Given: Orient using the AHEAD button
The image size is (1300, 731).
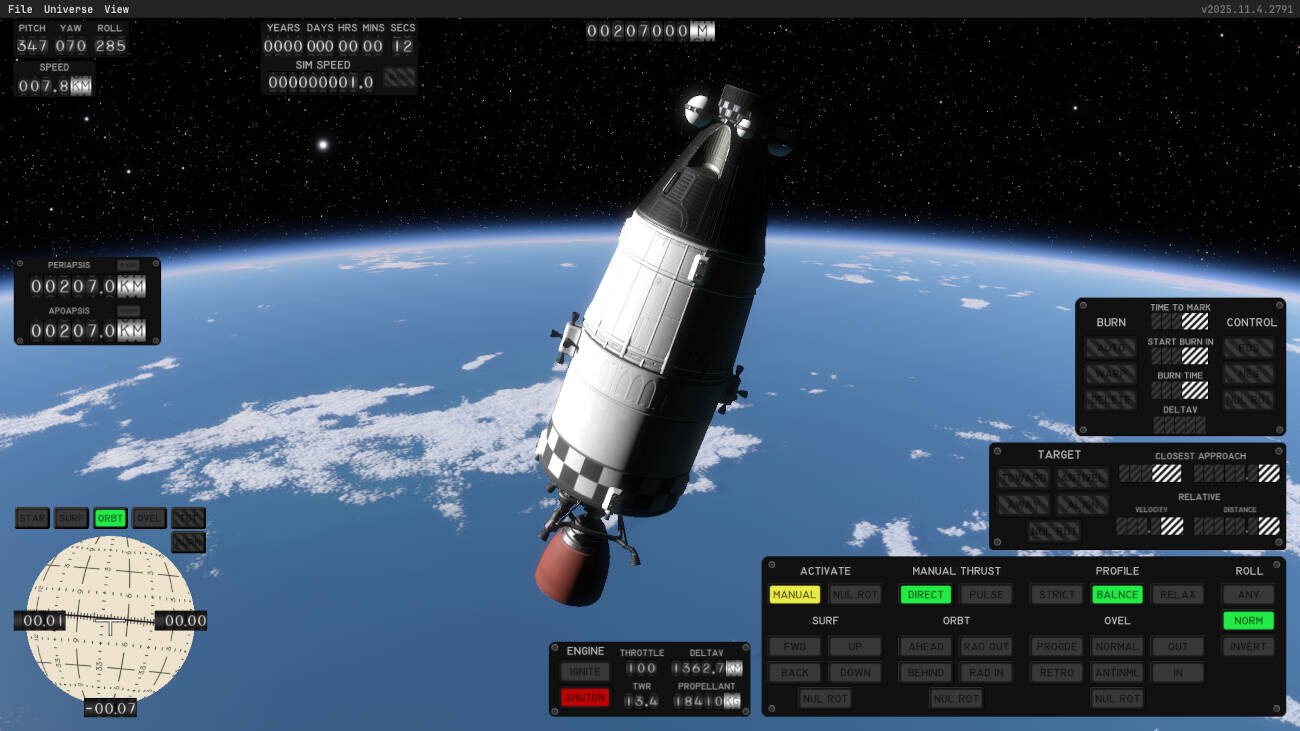Looking at the screenshot, I should [925, 647].
